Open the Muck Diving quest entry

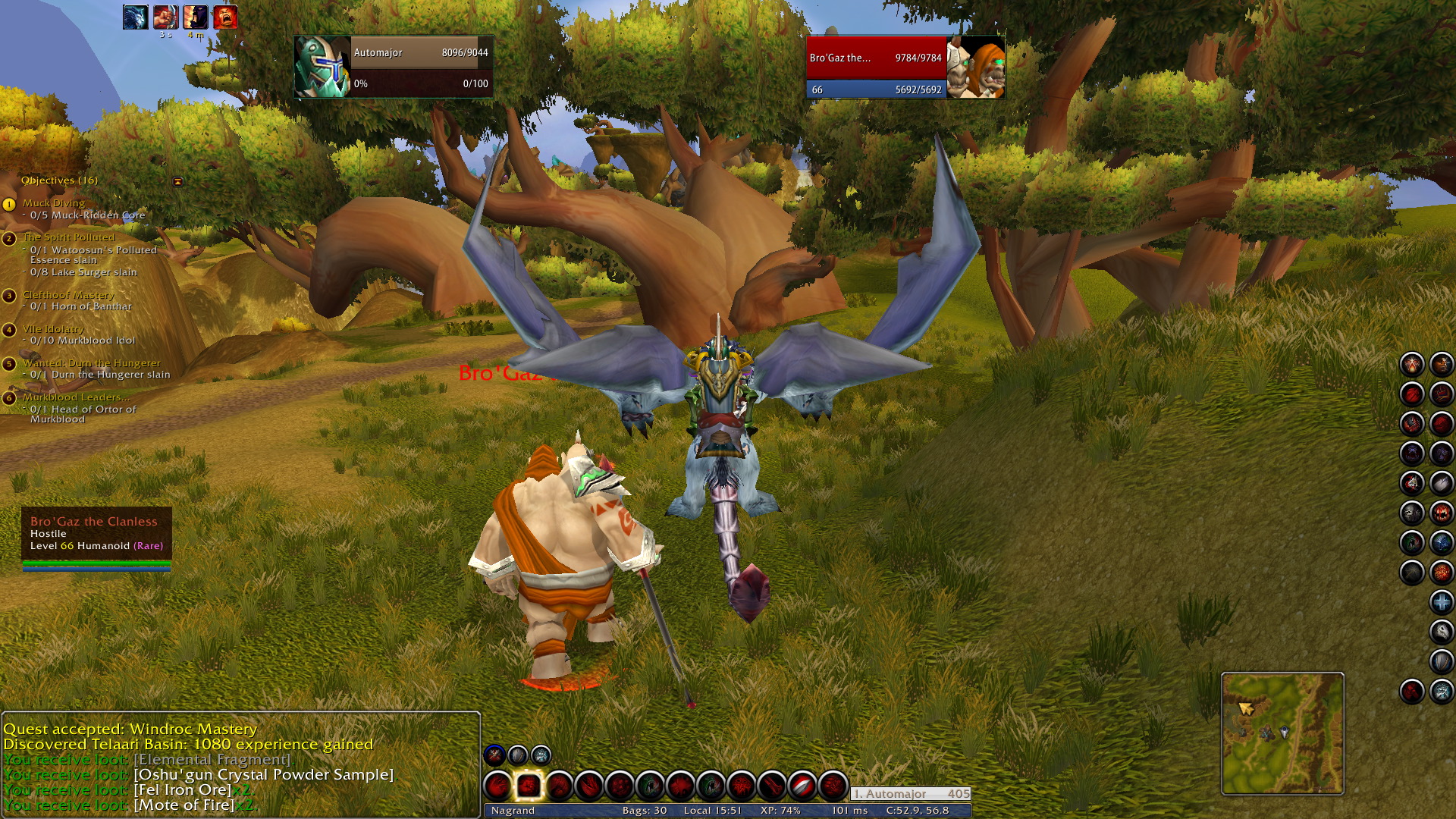coord(54,203)
